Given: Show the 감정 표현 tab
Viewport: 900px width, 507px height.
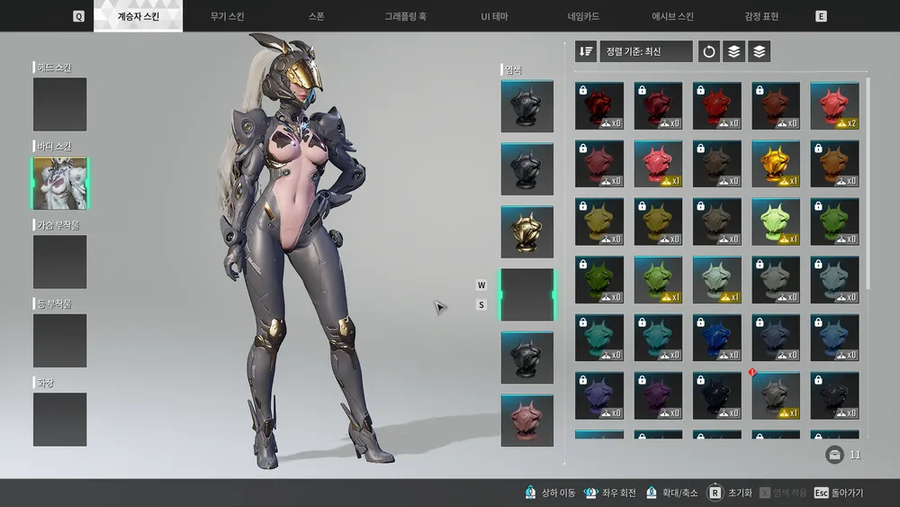Looking at the screenshot, I should click(x=761, y=16).
